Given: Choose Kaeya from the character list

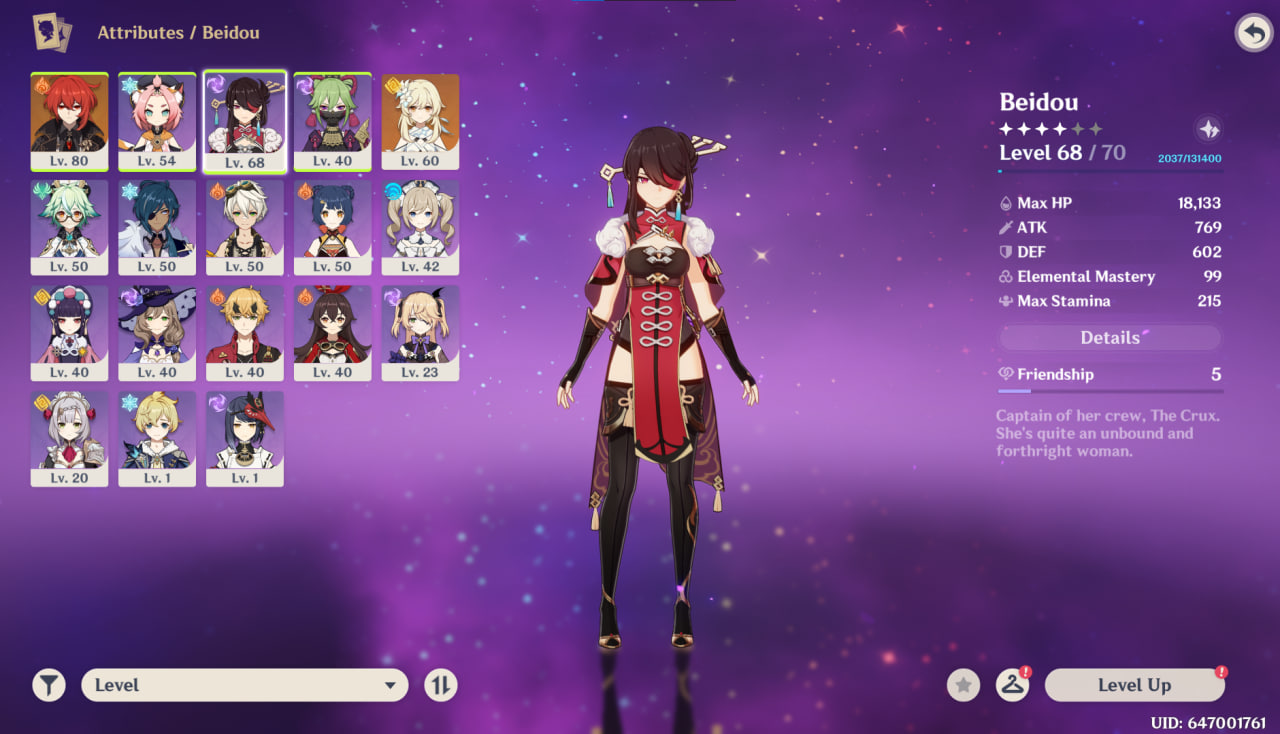Looking at the screenshot, I should click(157, 227).
